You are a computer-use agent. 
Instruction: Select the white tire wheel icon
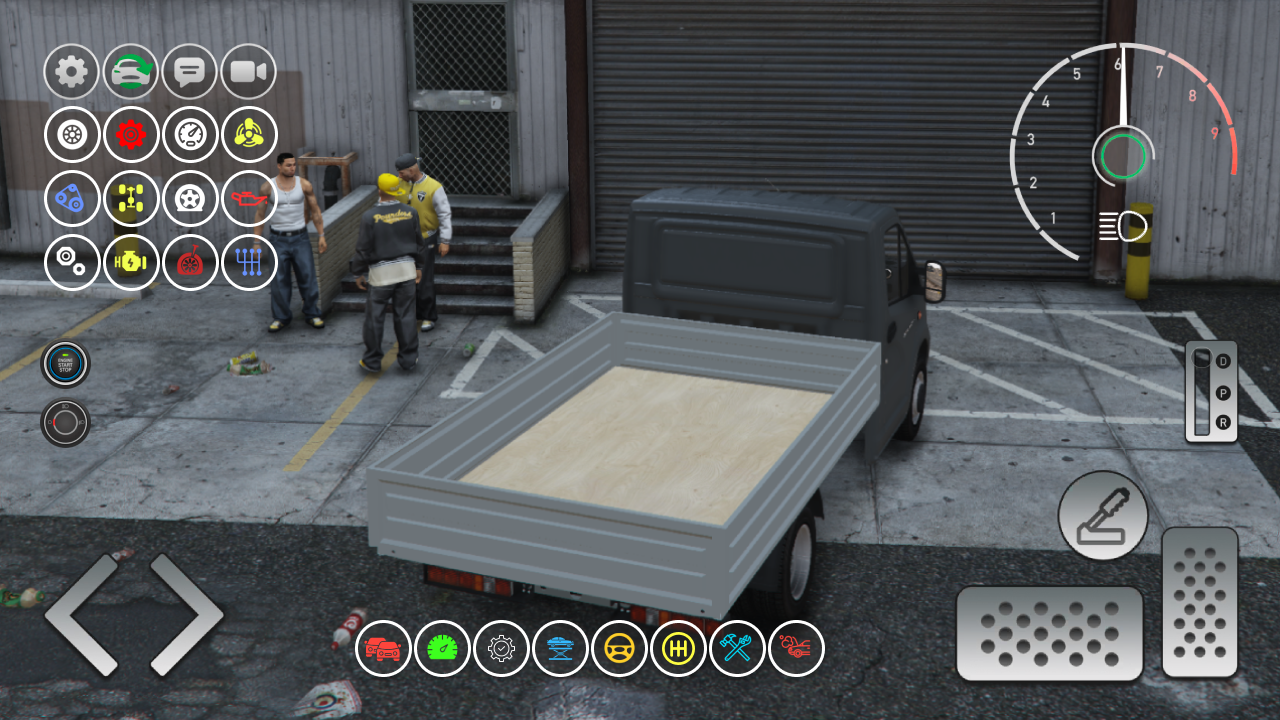pyautogui.click(x=71, y=135)
